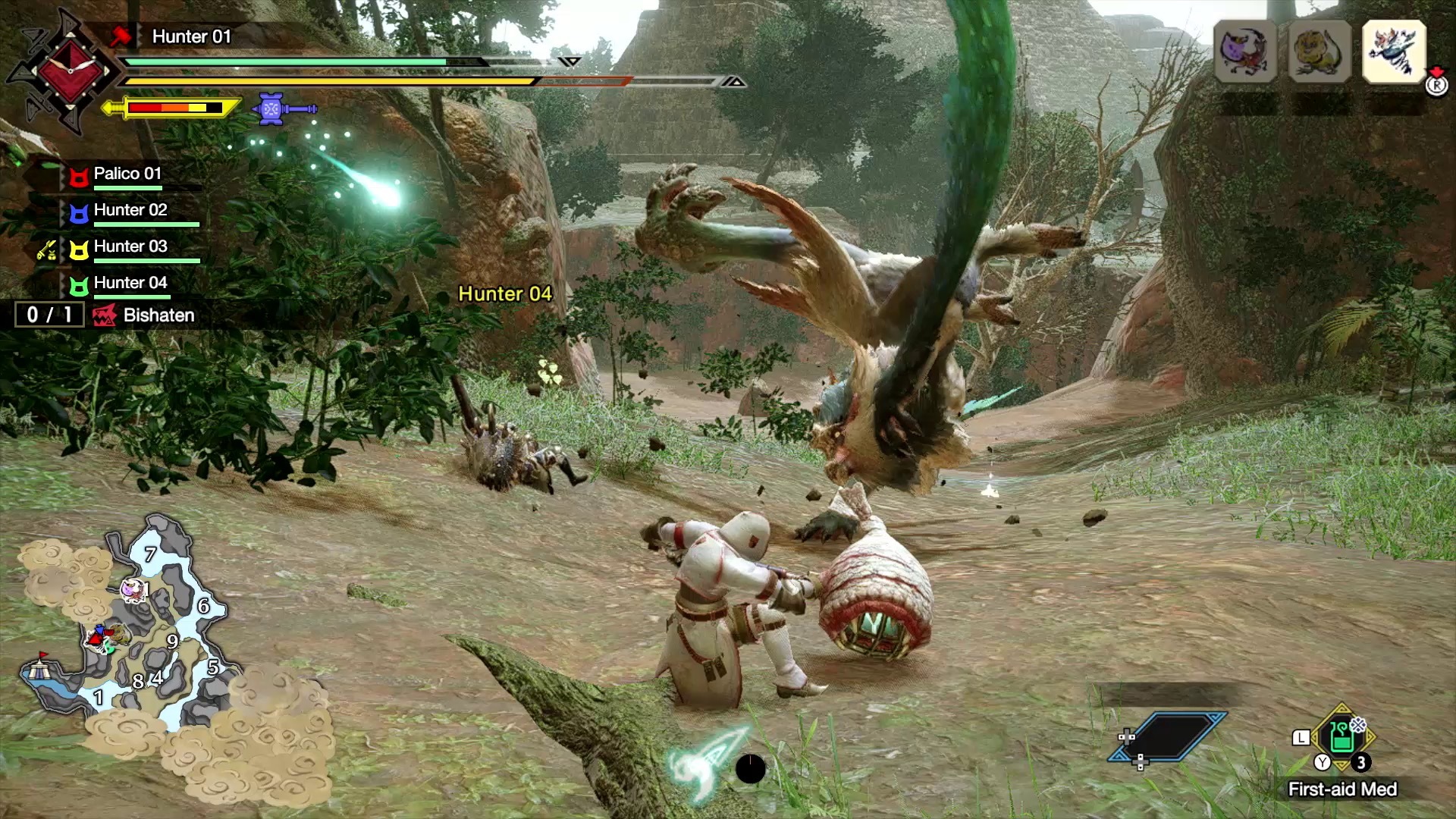Show the Bishaten quest objective
This screenshot has width=1456, height=819.
click(x=158, y=315)
